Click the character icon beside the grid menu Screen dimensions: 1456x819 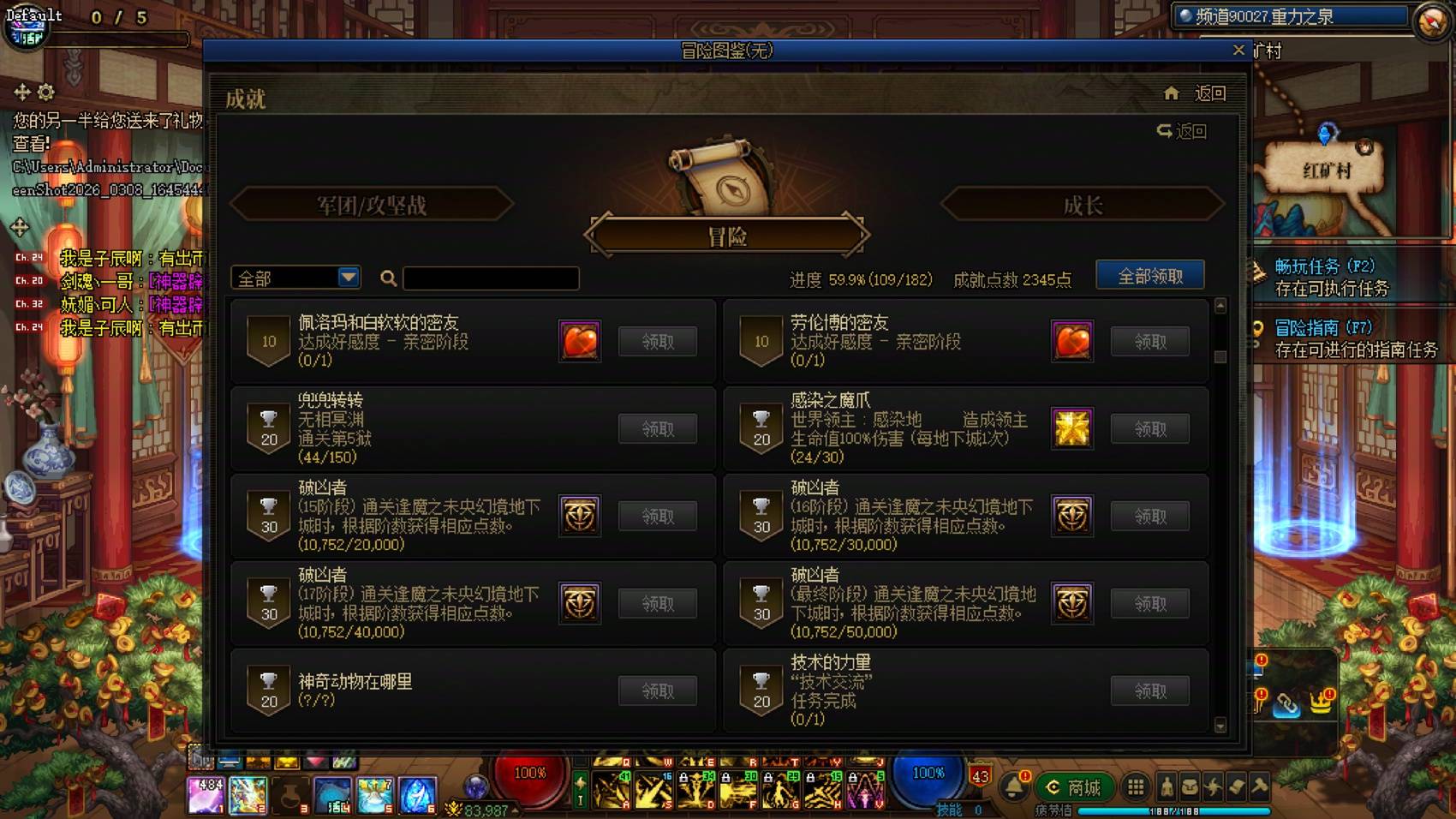pos(1167,787)
